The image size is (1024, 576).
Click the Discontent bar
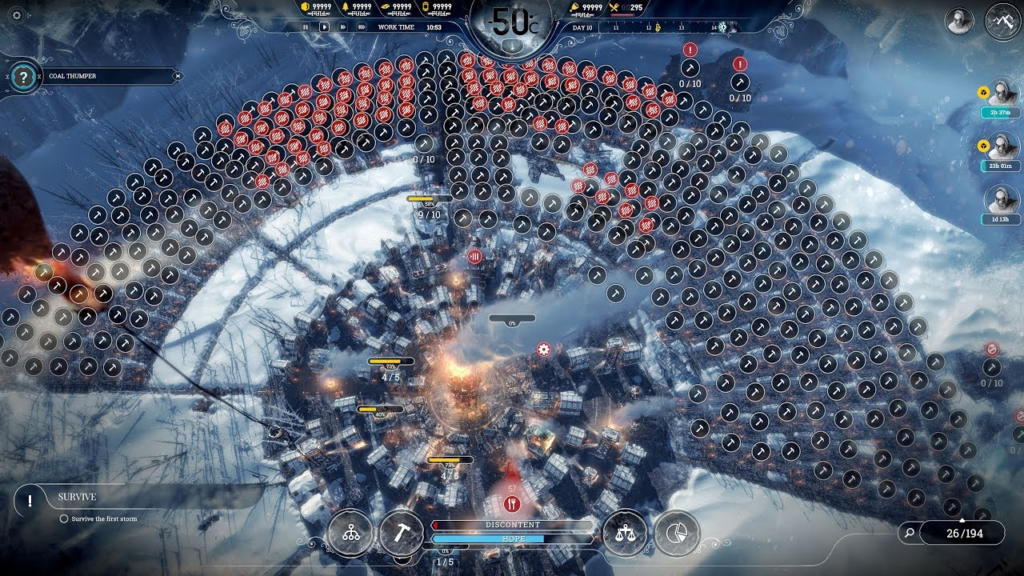click(512, 525)
